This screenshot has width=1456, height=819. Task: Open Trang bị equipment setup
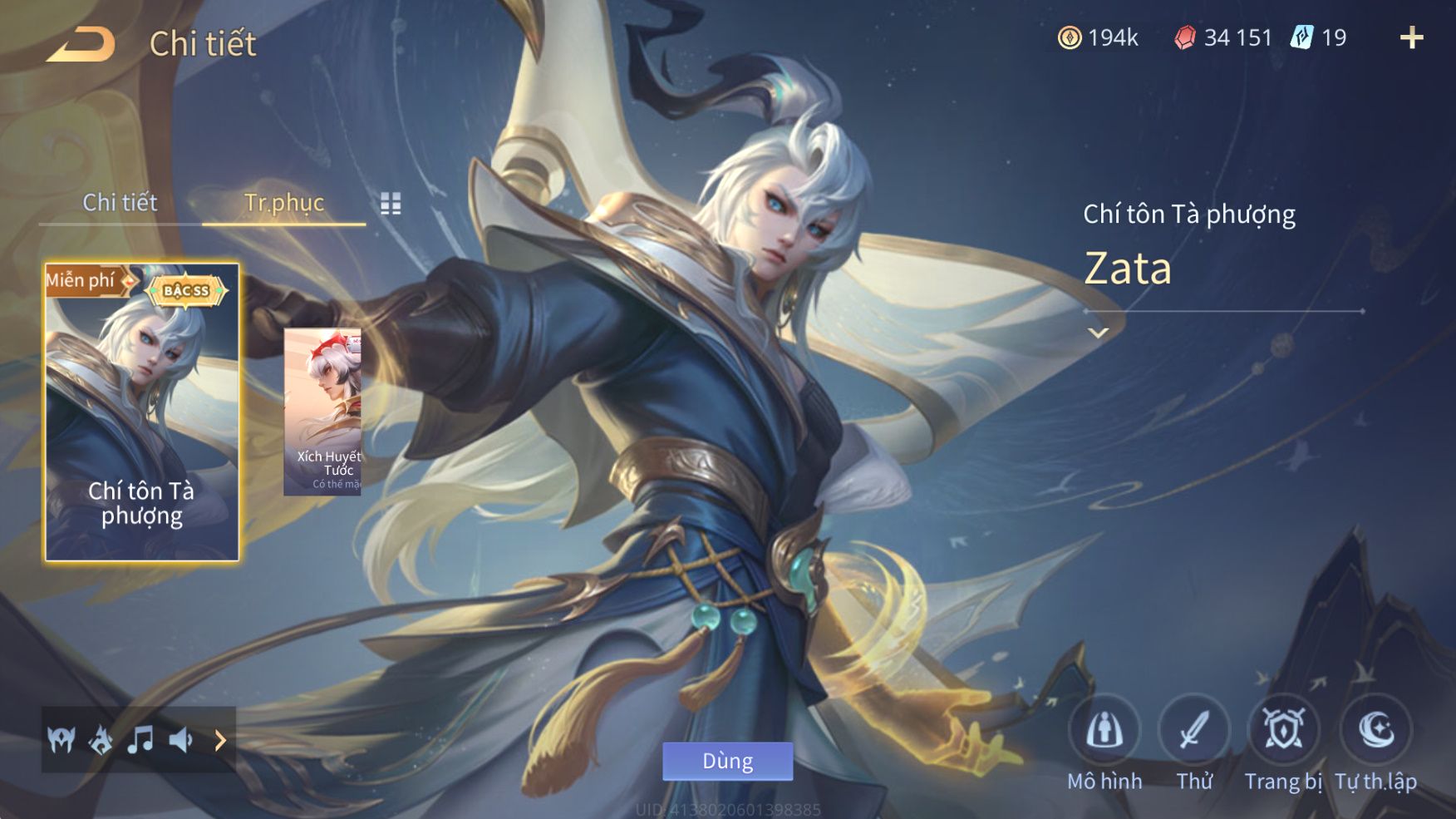pos(1283,732)
